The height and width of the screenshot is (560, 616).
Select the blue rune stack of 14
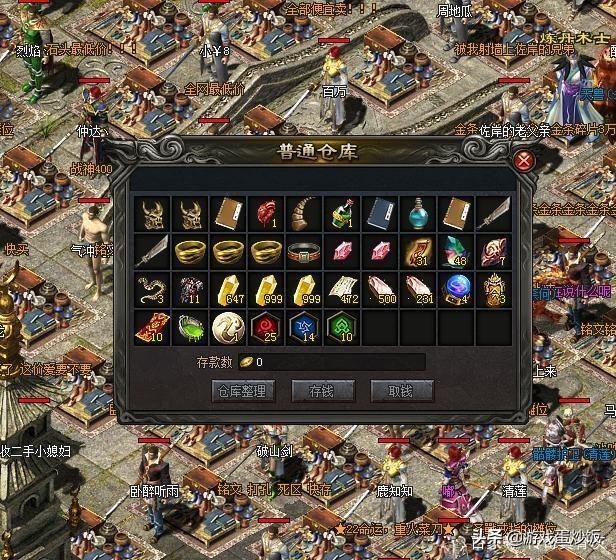click(304, 326)
